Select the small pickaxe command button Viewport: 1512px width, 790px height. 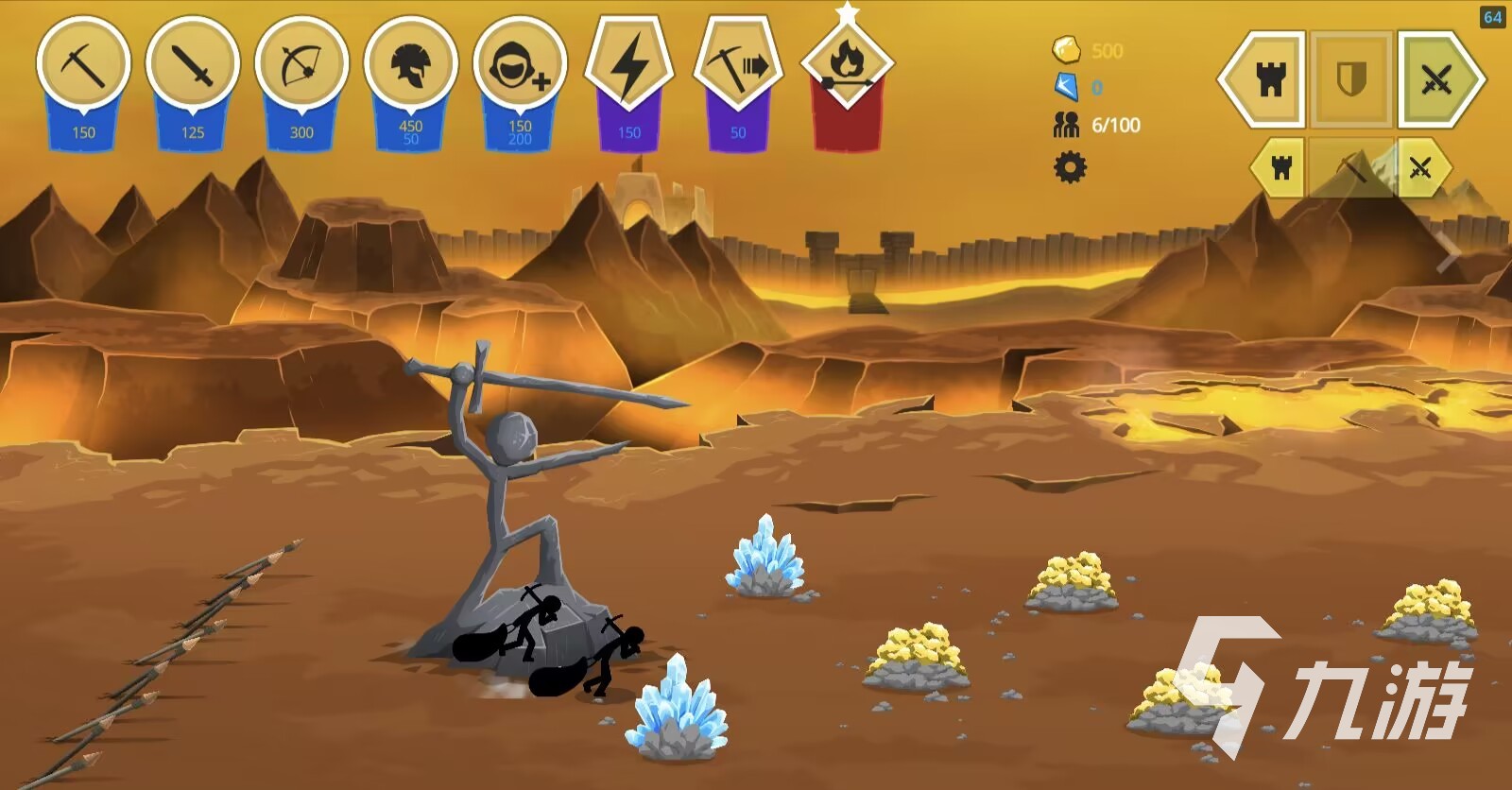click(1352, 168)
